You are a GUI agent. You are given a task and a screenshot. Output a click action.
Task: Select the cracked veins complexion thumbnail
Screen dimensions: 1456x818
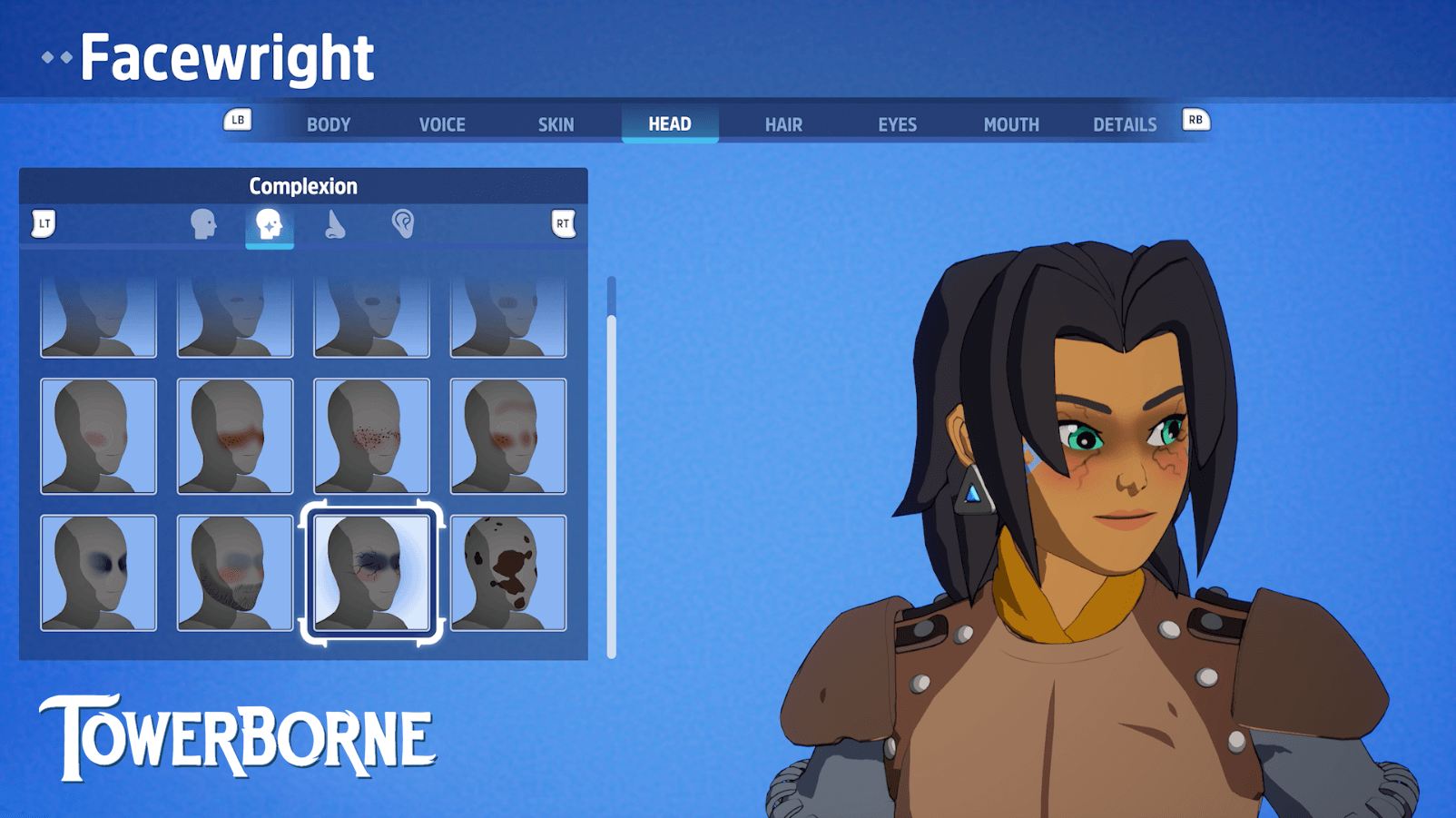pos(371,573)
